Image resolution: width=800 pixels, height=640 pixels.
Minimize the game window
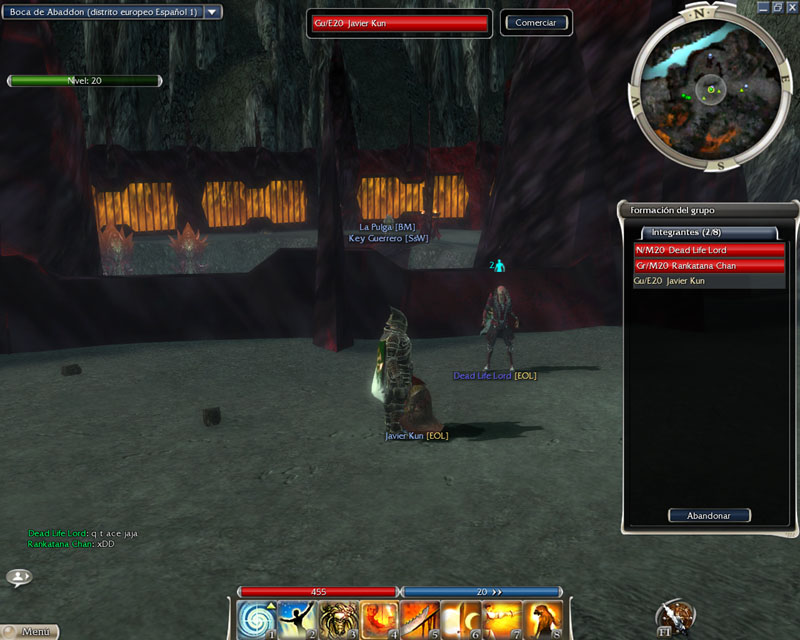[x=762, y=7]
